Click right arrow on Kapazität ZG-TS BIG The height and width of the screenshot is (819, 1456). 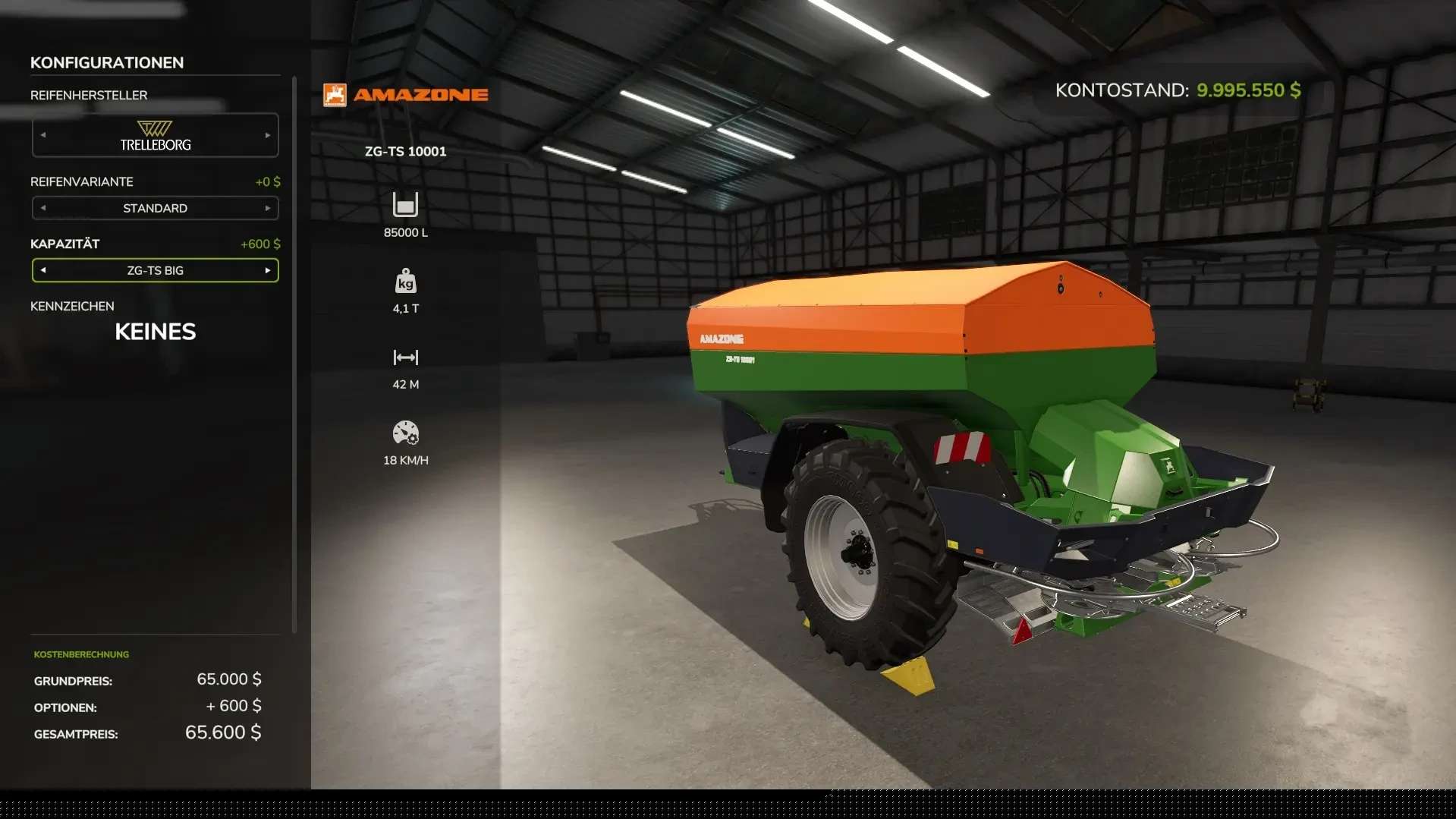pyautogui.click(x=268, y=270)
